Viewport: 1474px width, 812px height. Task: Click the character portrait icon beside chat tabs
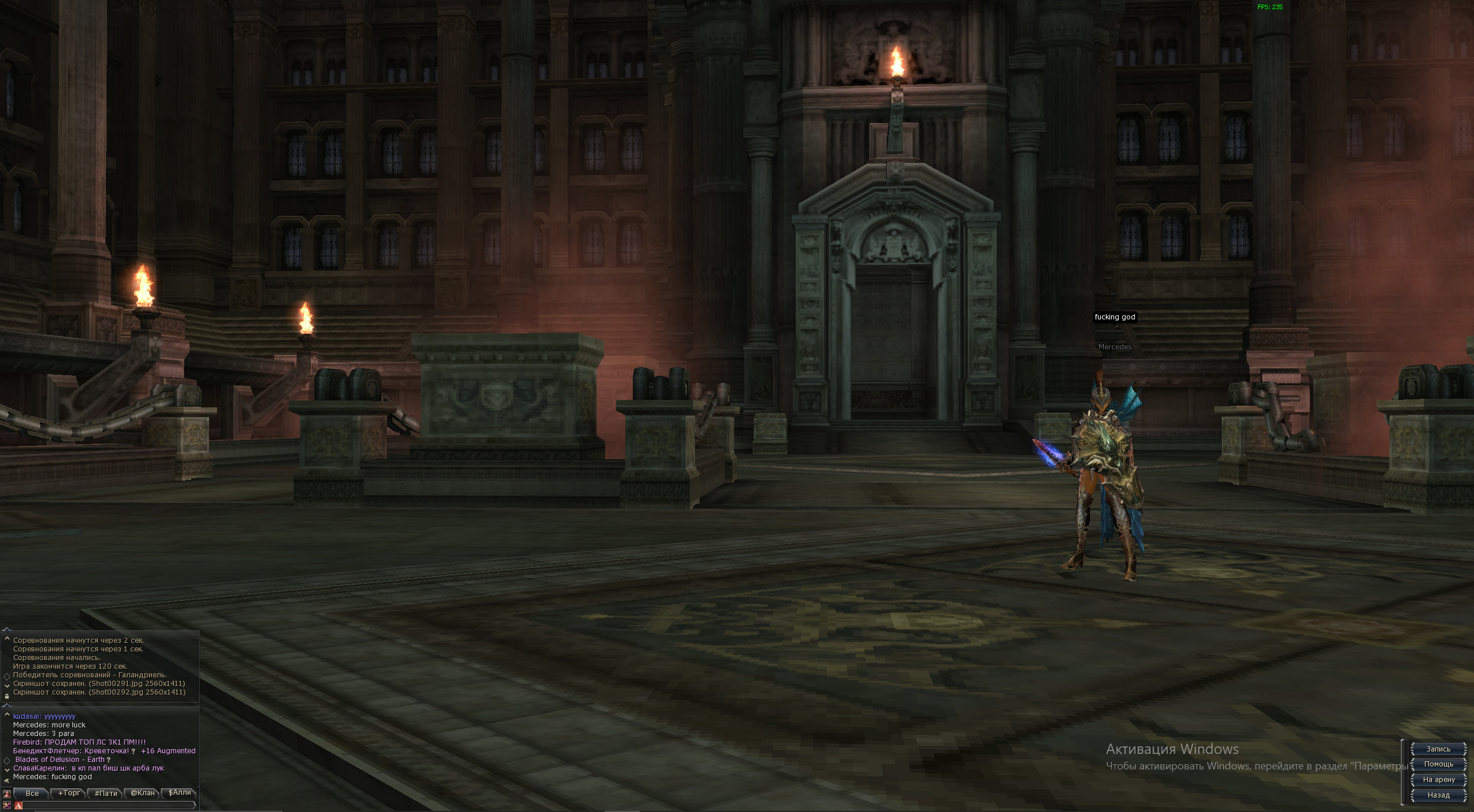(7, 794)
